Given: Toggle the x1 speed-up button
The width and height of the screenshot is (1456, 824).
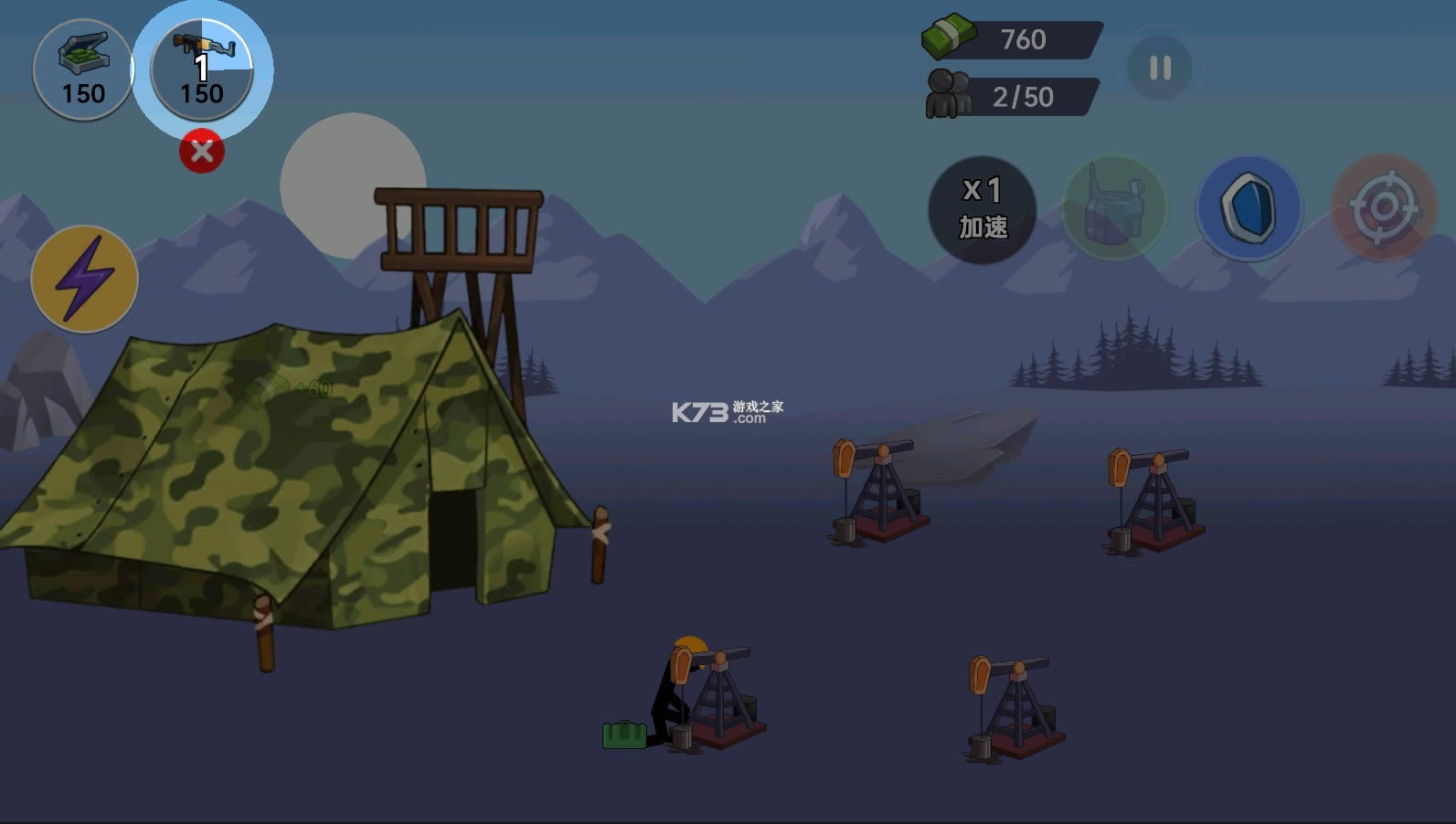Looking at the screenshot, I should click(x=983, y=209).
